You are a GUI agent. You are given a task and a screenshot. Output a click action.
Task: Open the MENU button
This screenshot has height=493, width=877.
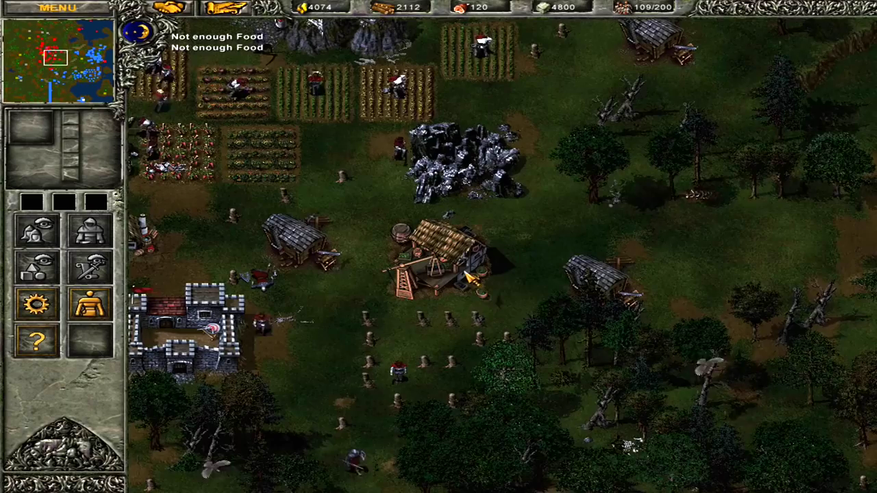(x=57, y=7)
